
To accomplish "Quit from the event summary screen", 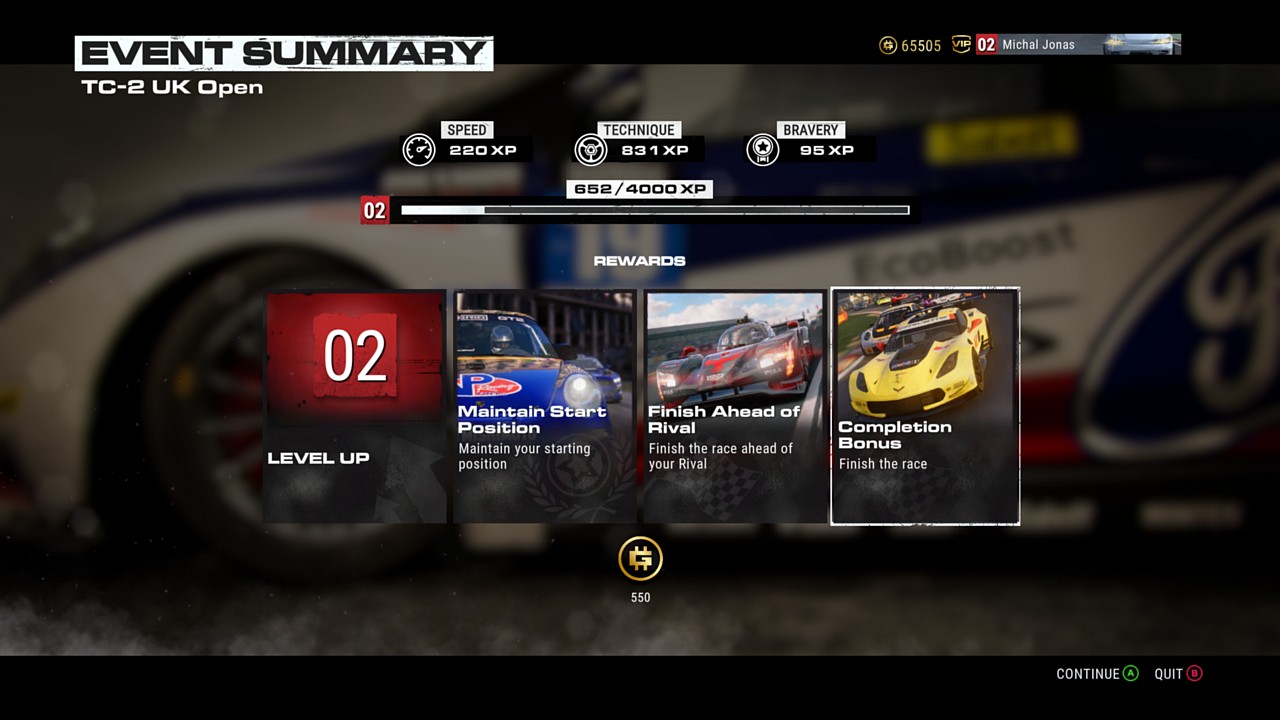I will tap(1178, 674).
